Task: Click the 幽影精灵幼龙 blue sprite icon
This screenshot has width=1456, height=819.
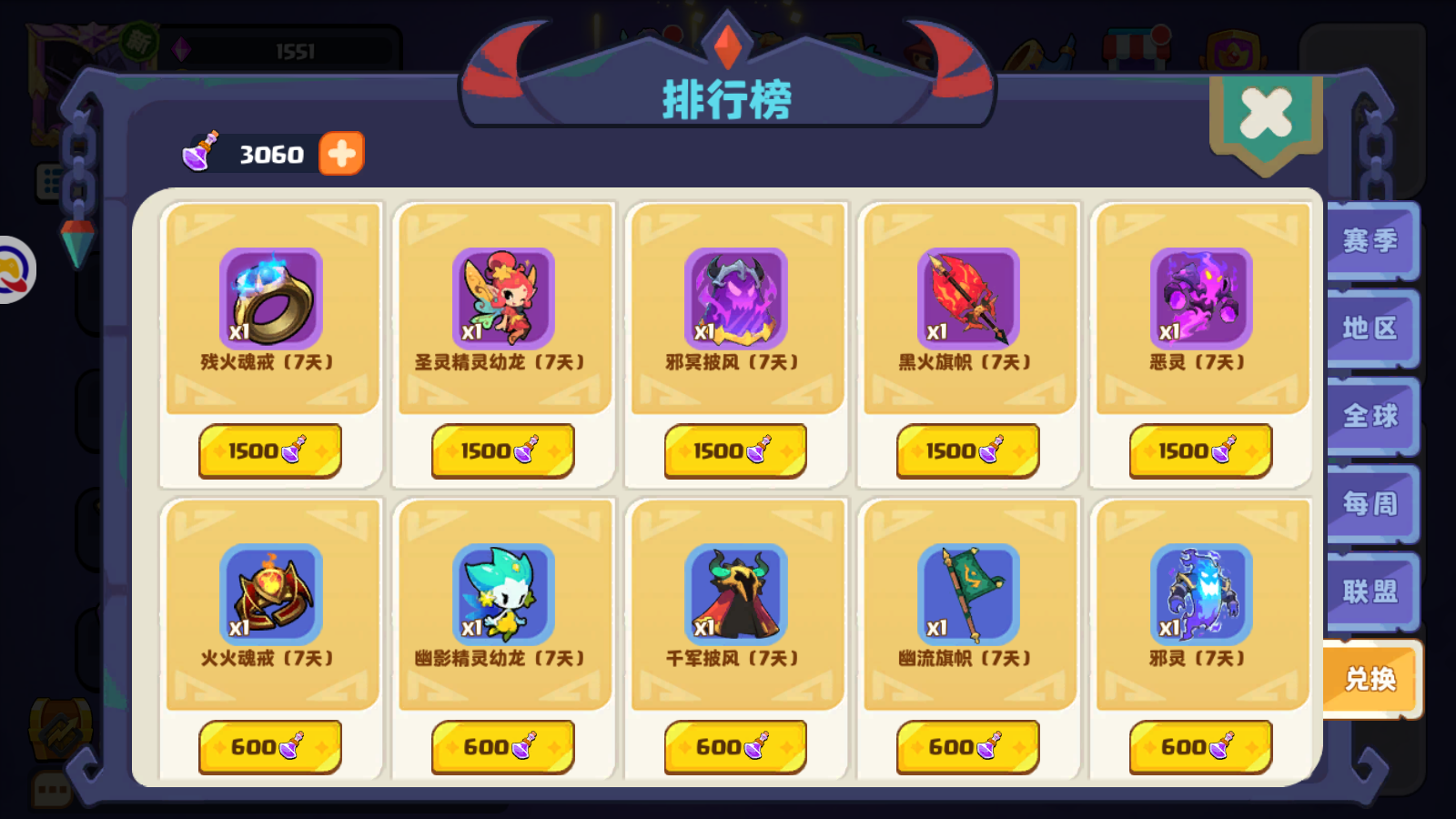Action: [502, 596]
